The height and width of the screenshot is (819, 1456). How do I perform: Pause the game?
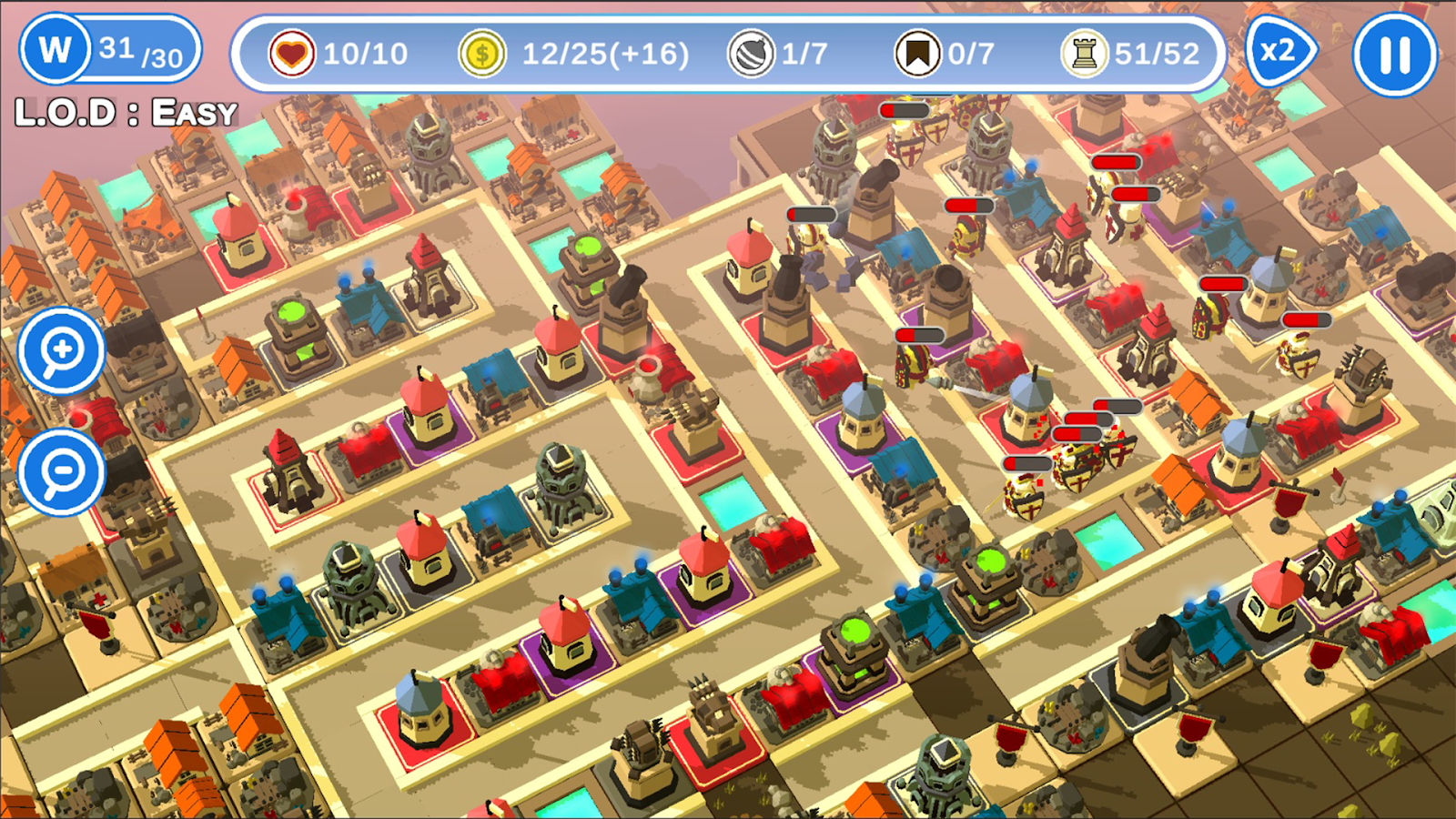tap(1394, 54)
